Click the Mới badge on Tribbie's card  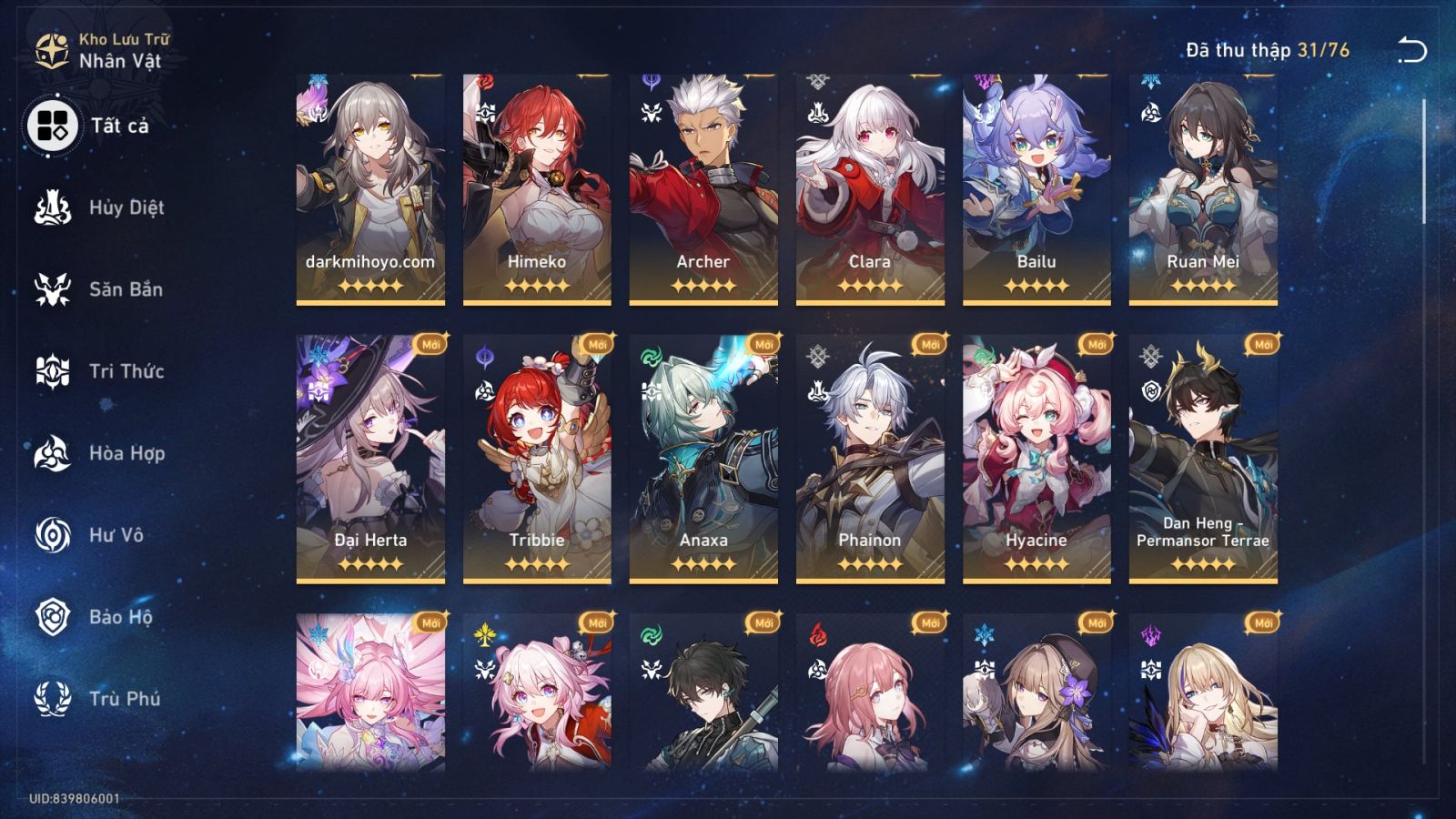596,342
